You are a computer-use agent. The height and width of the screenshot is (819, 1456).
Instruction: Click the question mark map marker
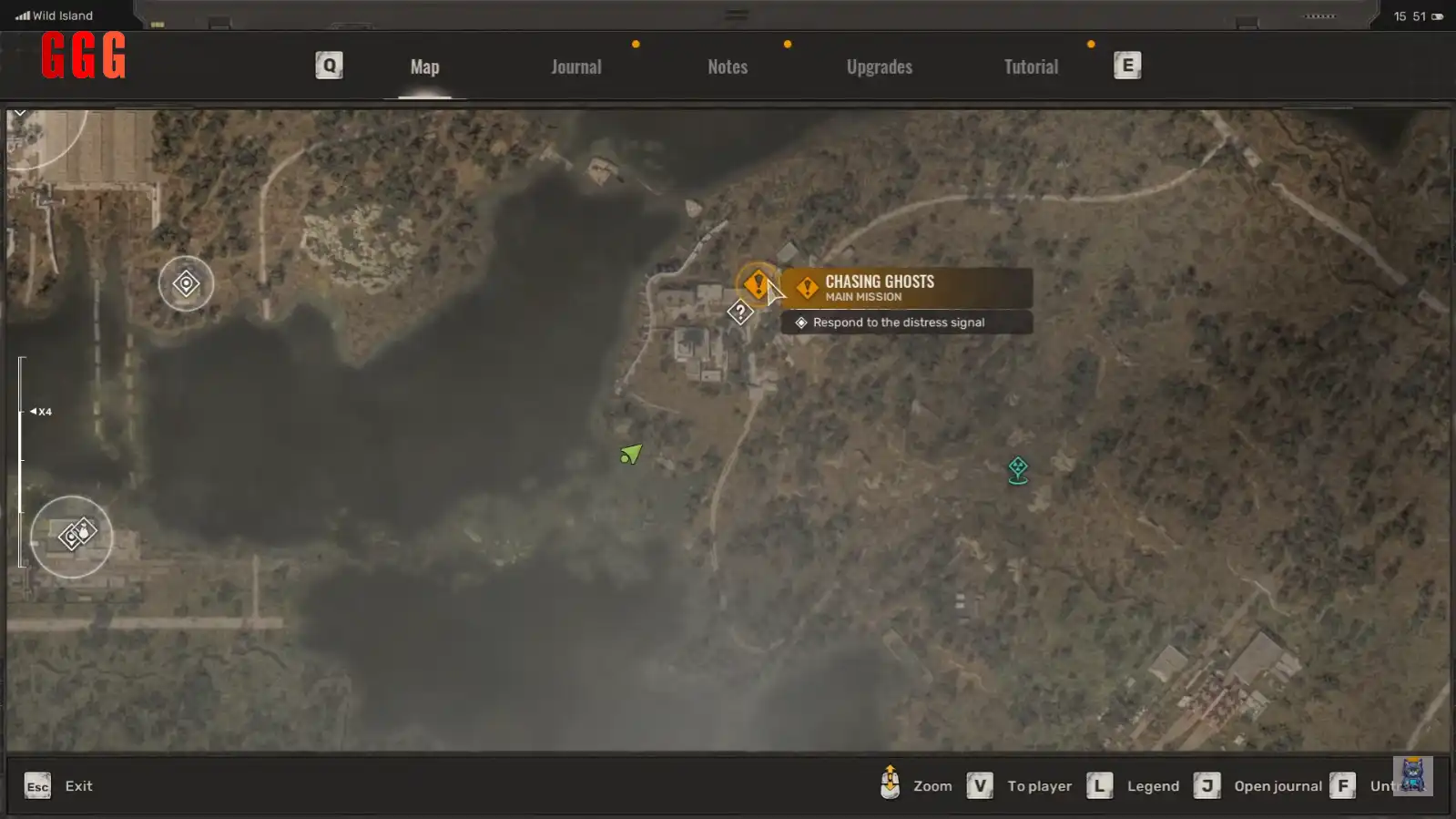point(739,312)
